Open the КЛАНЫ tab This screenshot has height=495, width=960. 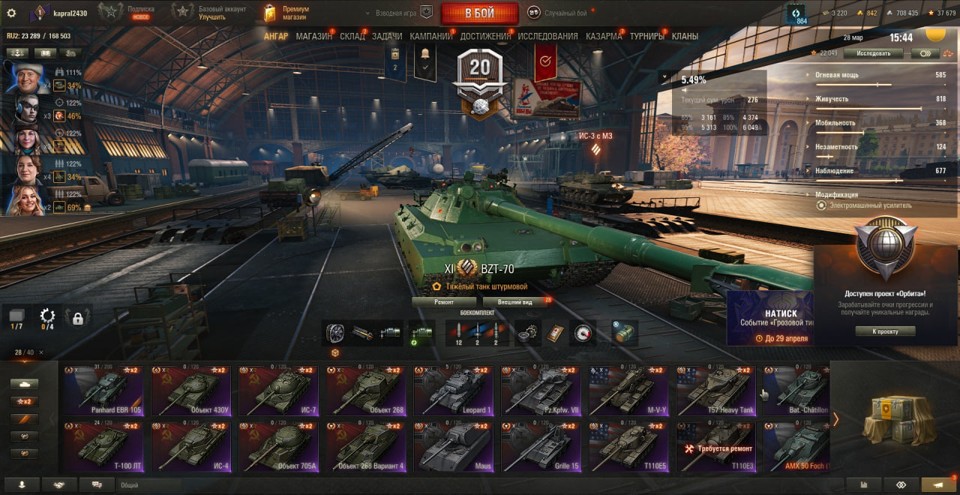(685, 36)
